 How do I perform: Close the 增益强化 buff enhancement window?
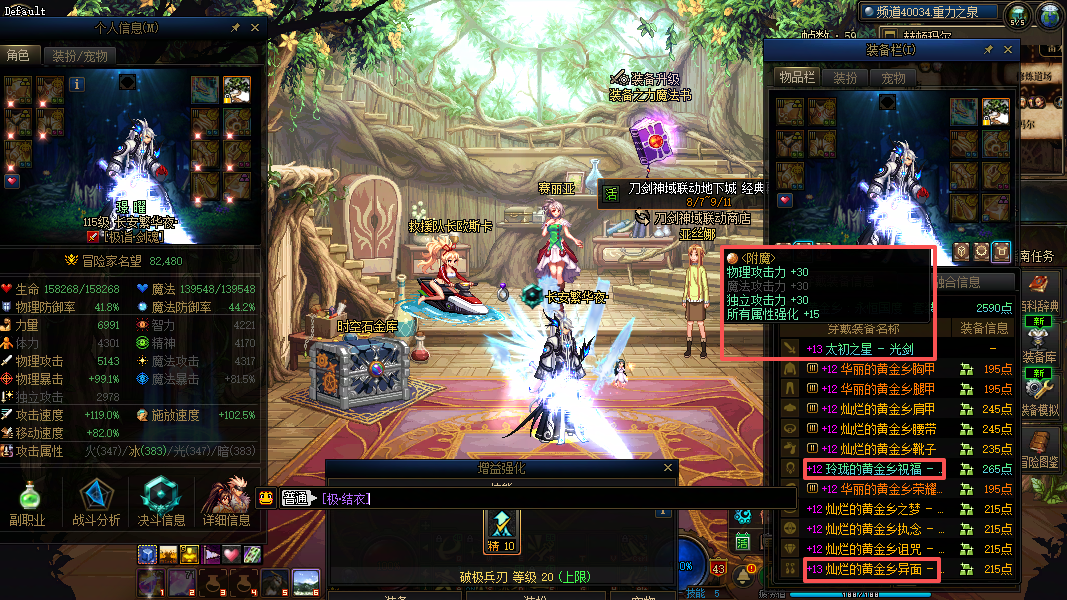pyautogui.click(x=668, y=468)
